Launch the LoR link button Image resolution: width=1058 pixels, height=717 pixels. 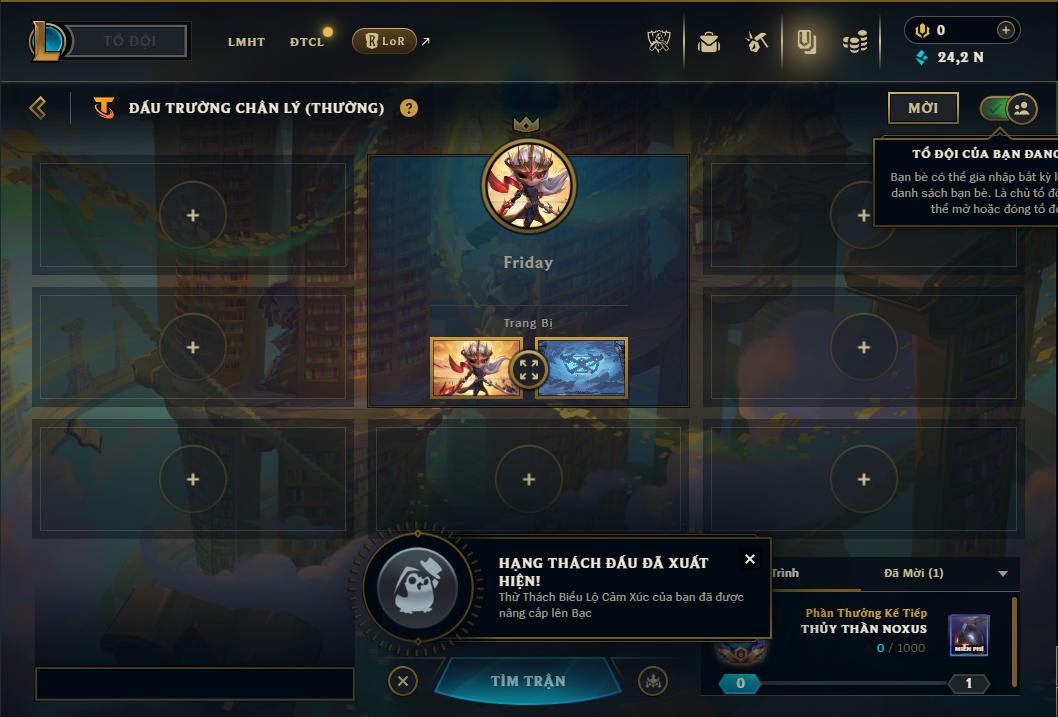tap(384, 41)
